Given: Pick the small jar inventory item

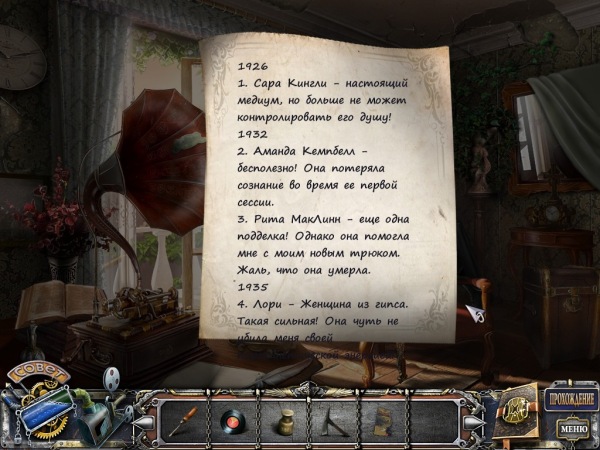Looking at the screenshot, I should point(285,419).
